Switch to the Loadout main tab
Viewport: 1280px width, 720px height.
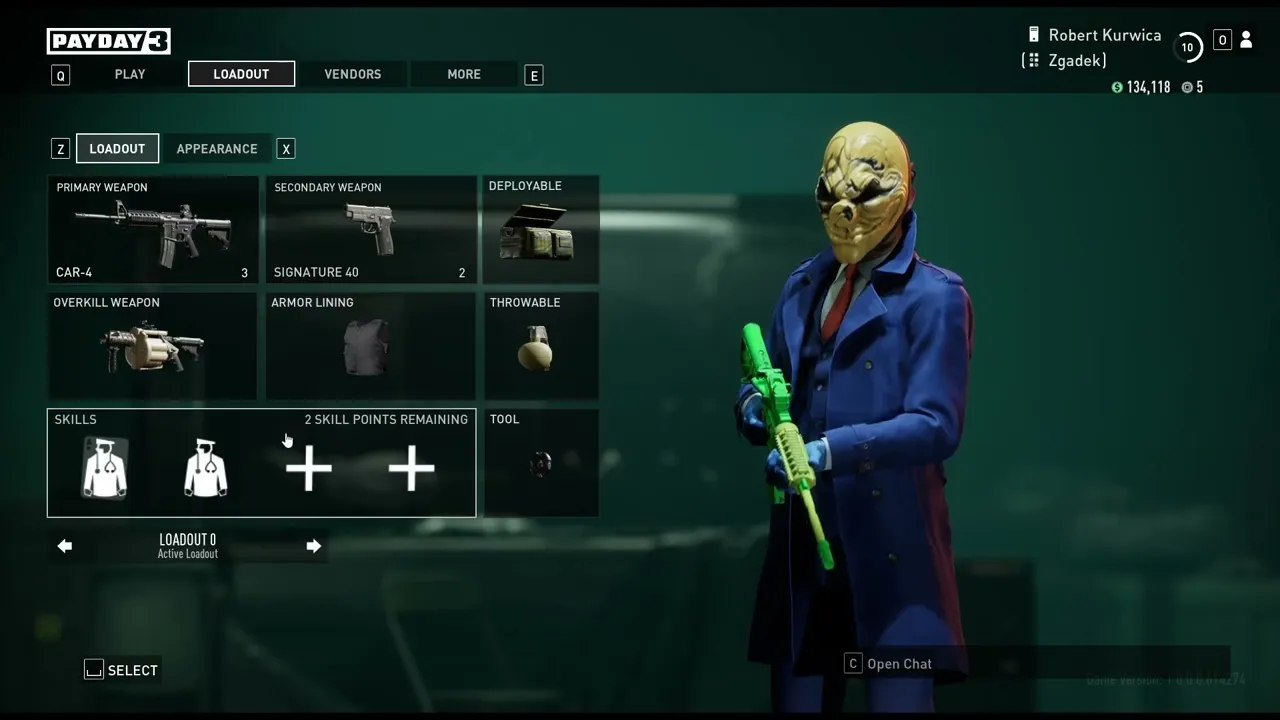241,74
